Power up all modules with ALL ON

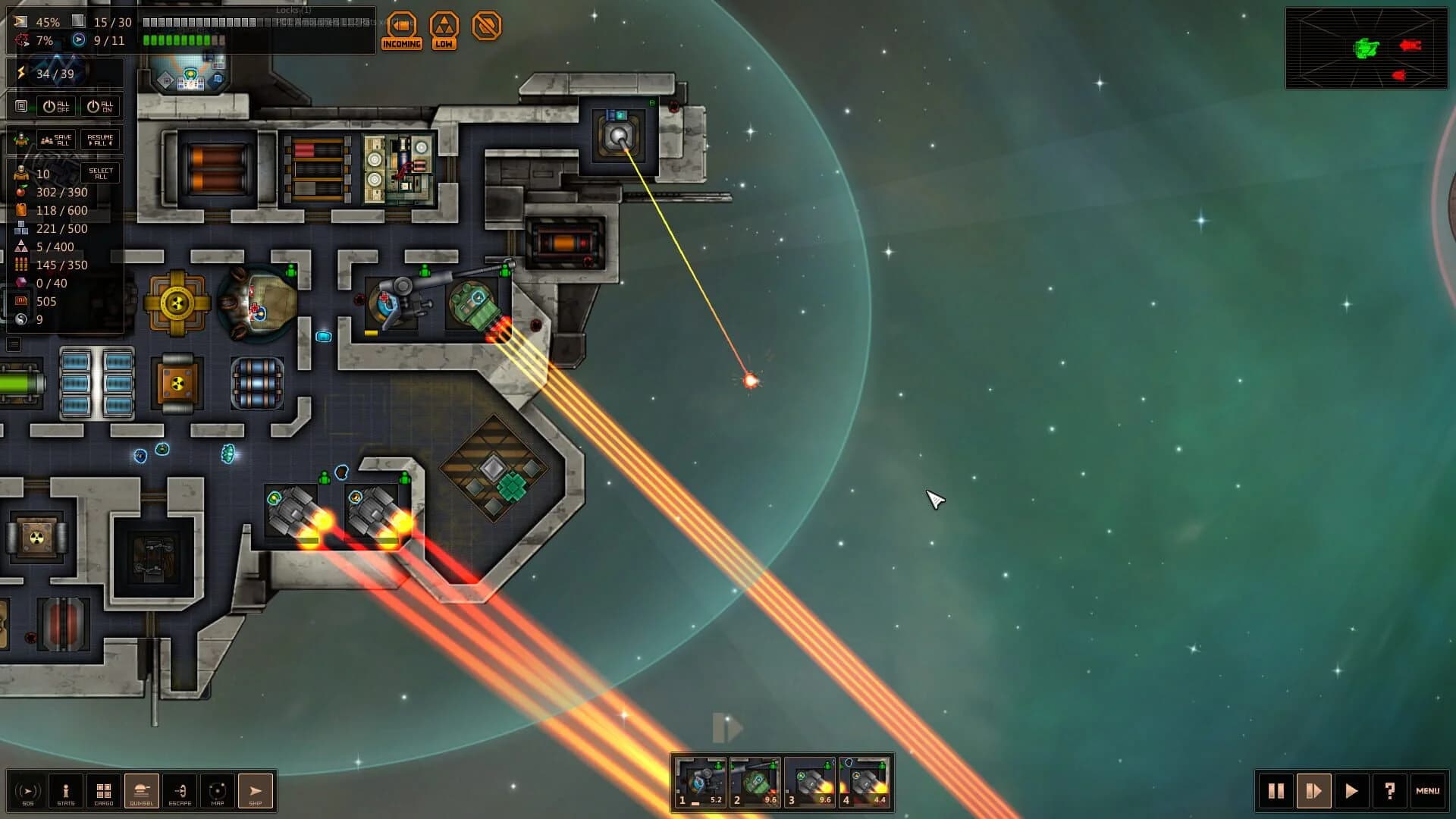99,106
